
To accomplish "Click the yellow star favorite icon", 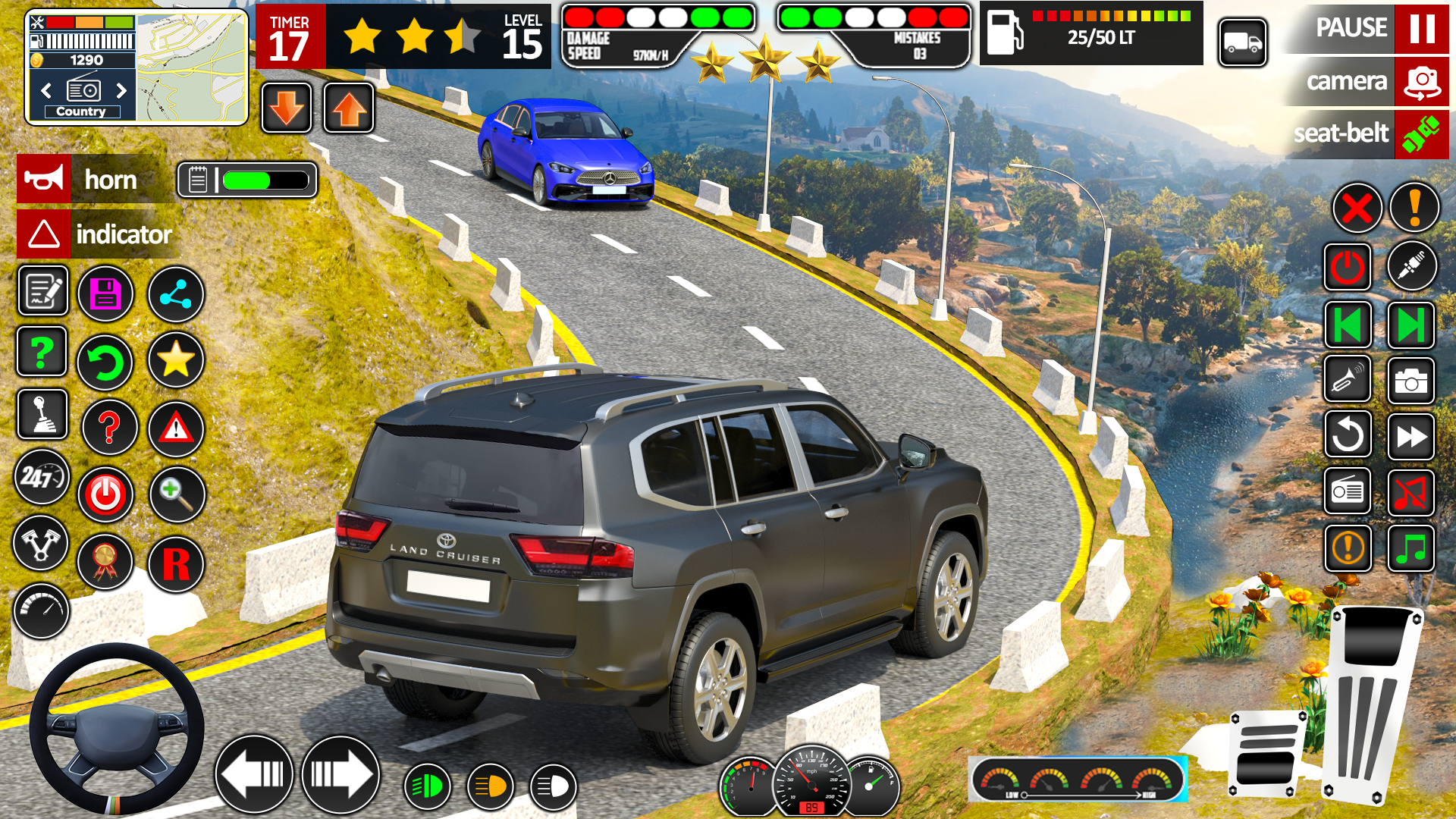I will (x=175, y=359).
